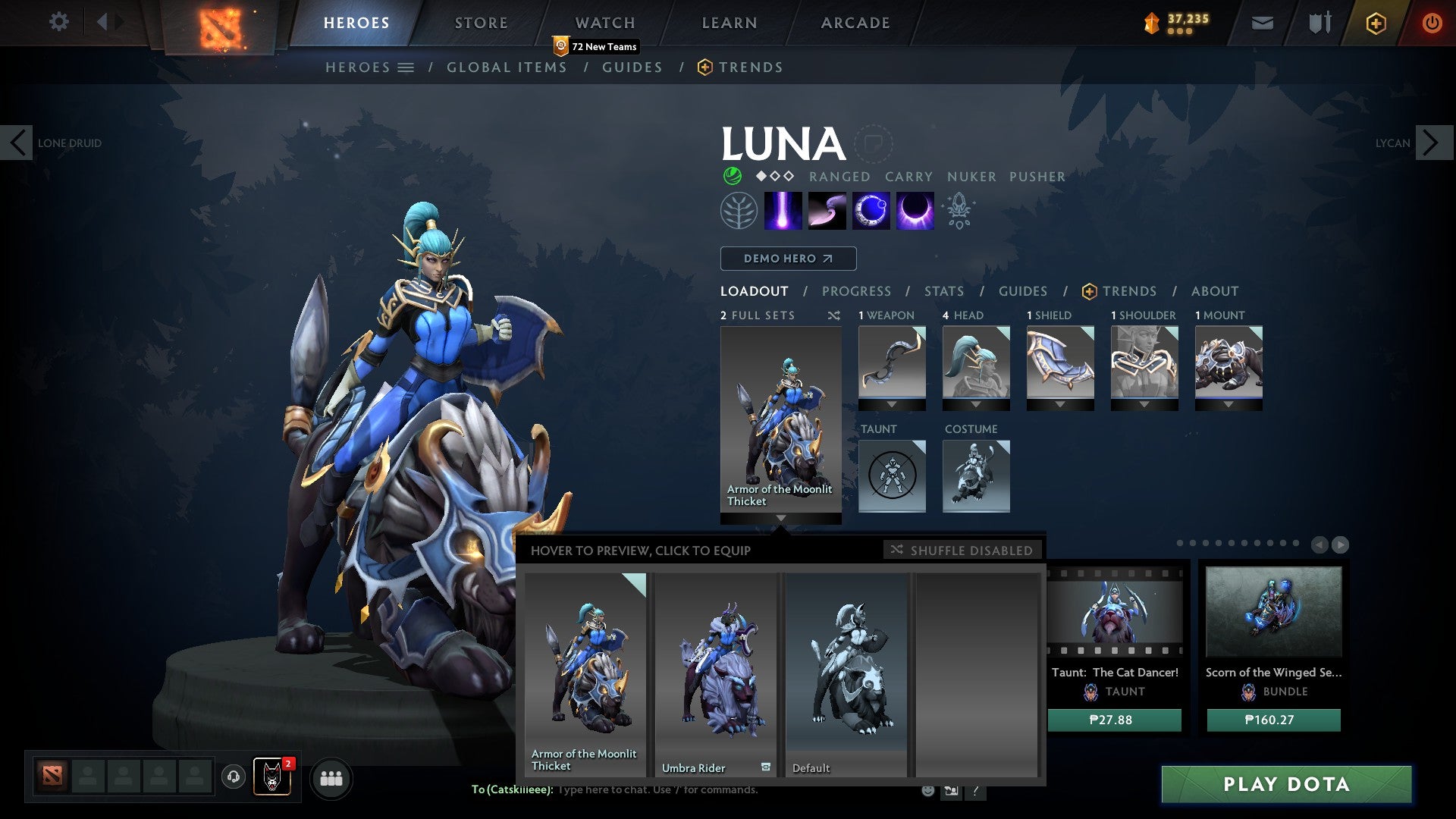Expand the Head items dropdown arrow
The image size is (1456, 819).
point(977,404)
